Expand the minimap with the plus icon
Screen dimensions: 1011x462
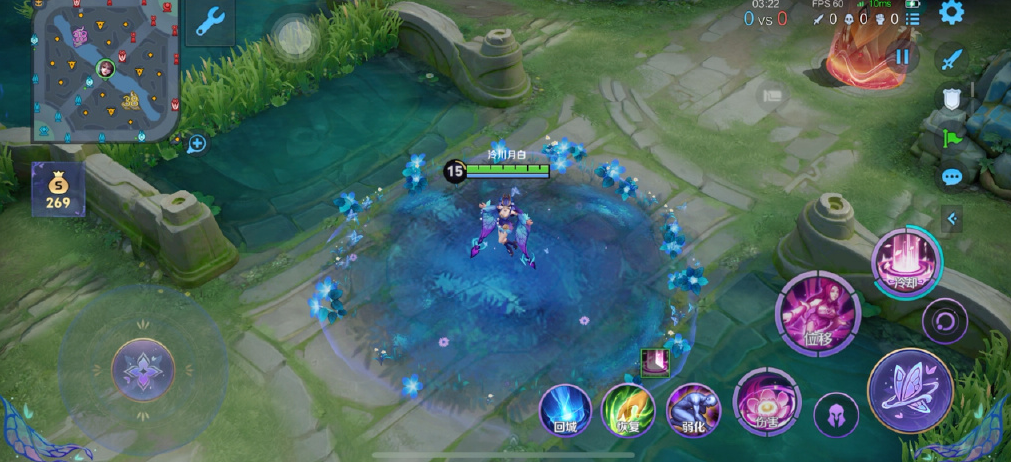point(196,144)
